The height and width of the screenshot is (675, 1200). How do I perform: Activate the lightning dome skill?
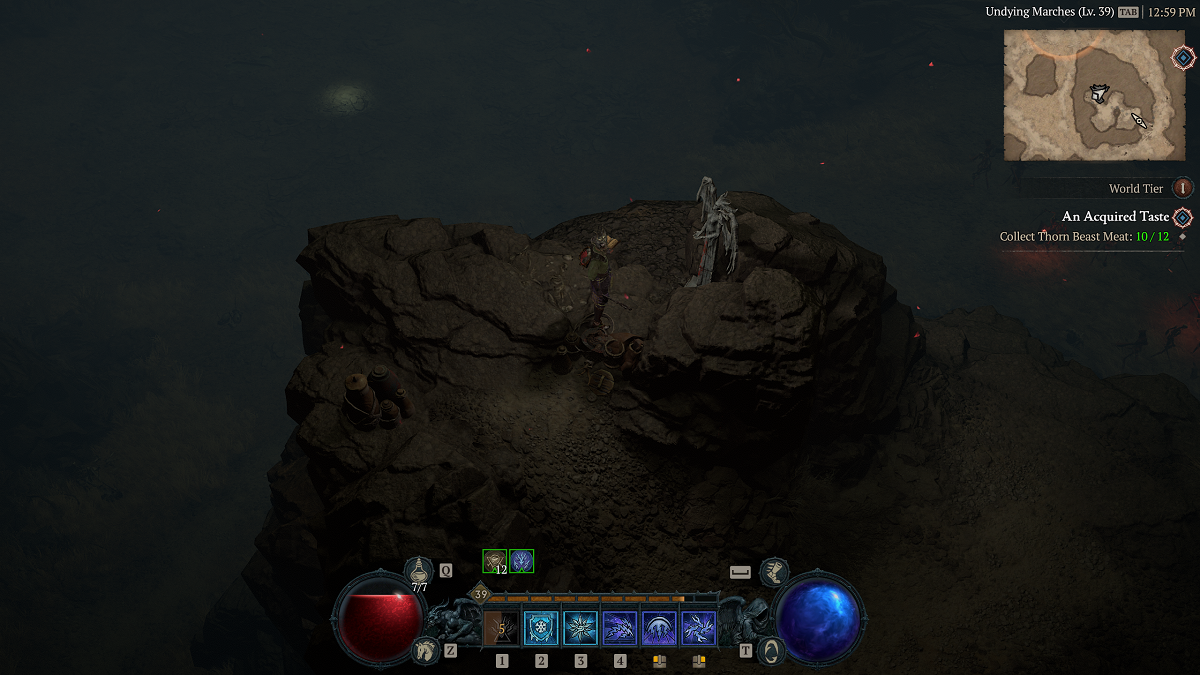pos(659,628)
